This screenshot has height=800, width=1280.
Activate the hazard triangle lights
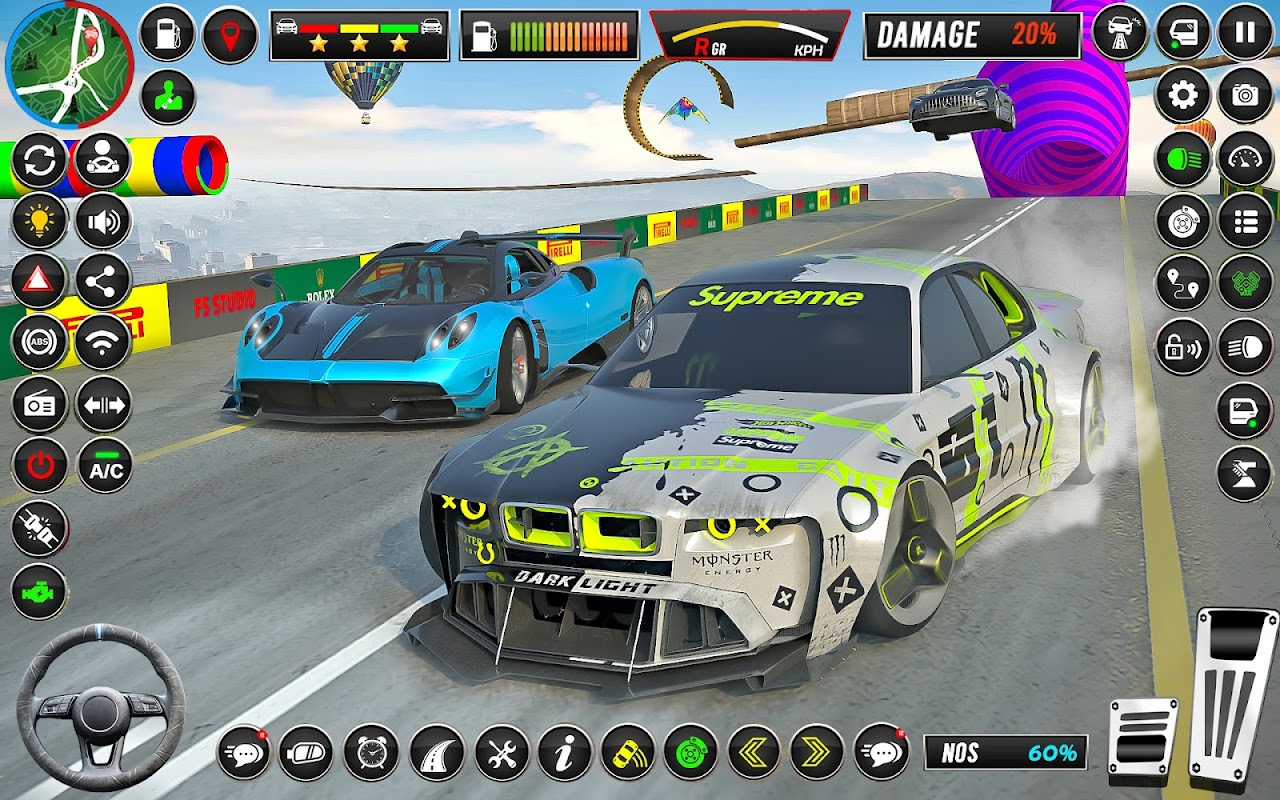click(x=39, y=281)
